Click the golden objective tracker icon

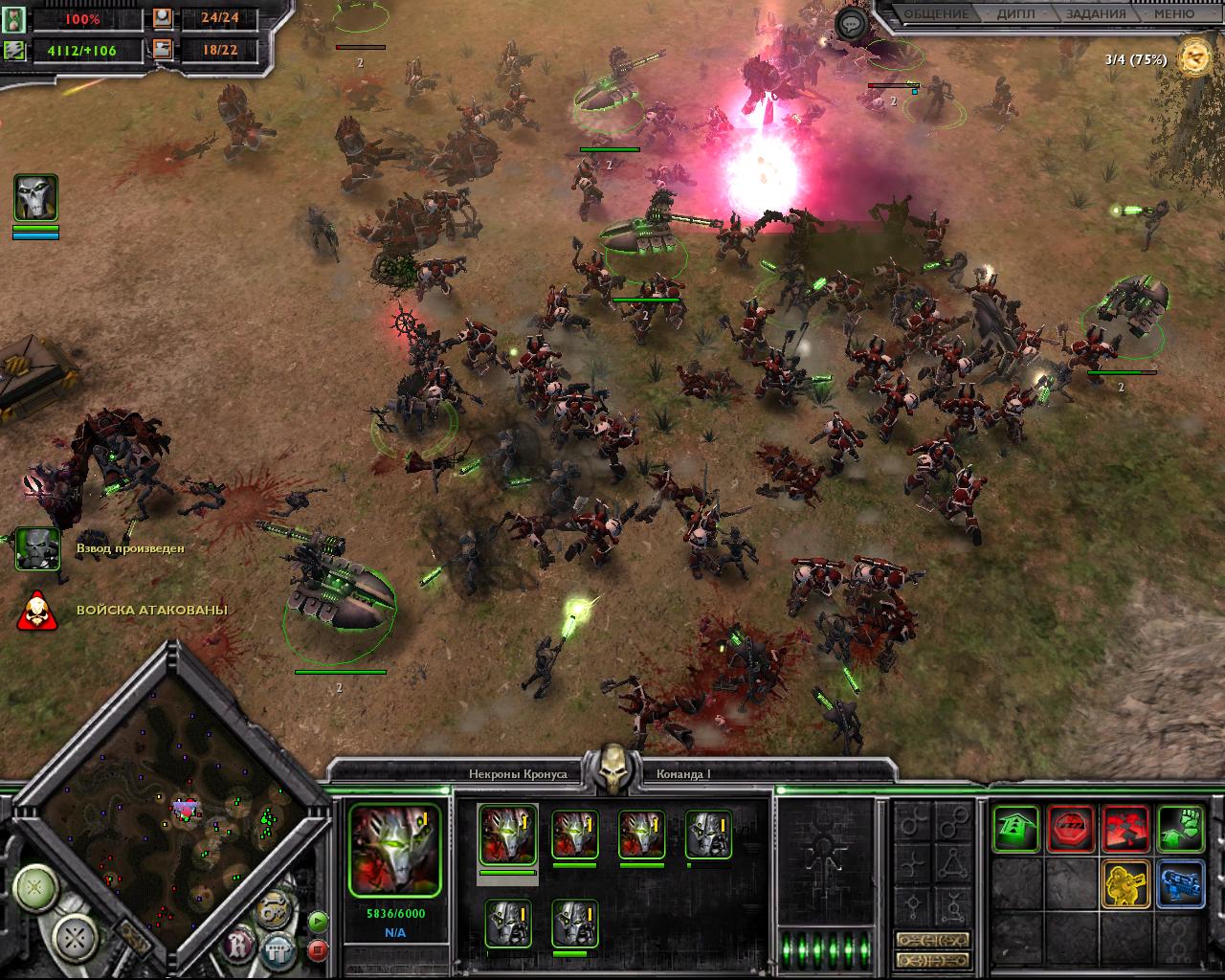[1194, 57]
